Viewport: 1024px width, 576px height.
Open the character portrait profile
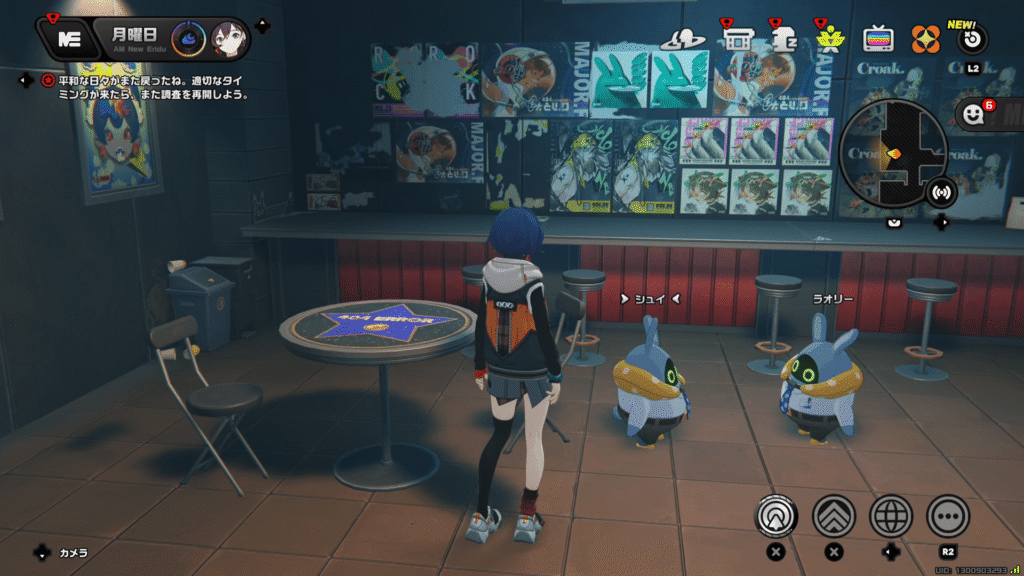pos(229,40)
